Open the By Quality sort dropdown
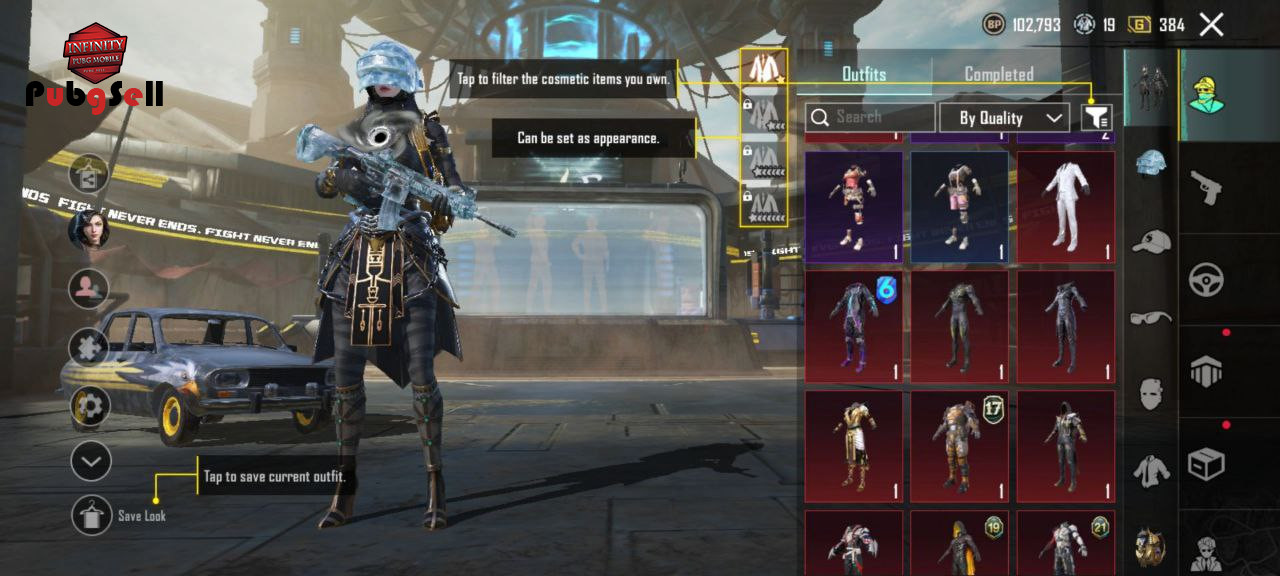This screenshot has width=1280, height=576. coord(1004,118)
